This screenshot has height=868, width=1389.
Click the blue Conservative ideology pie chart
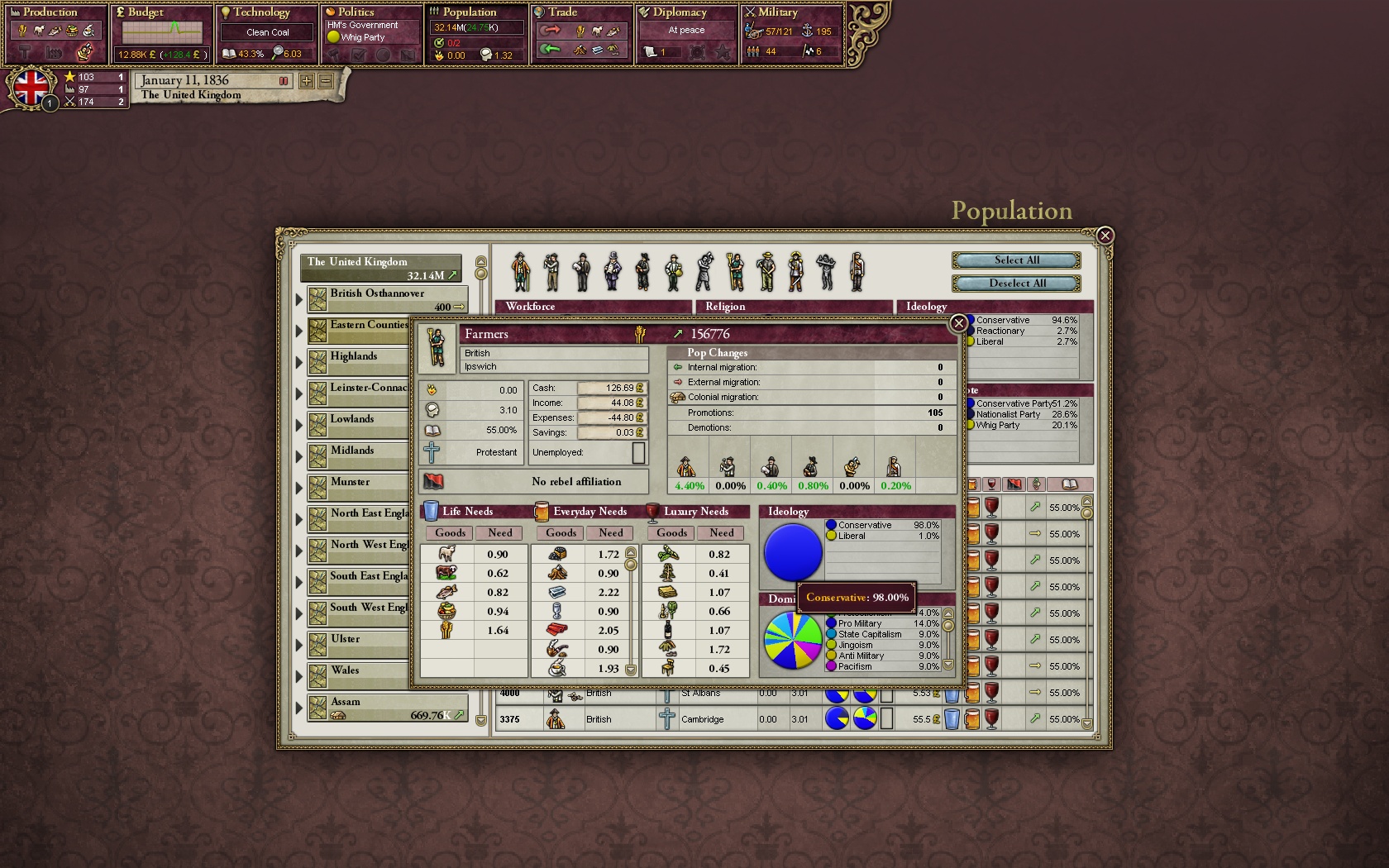791,552
